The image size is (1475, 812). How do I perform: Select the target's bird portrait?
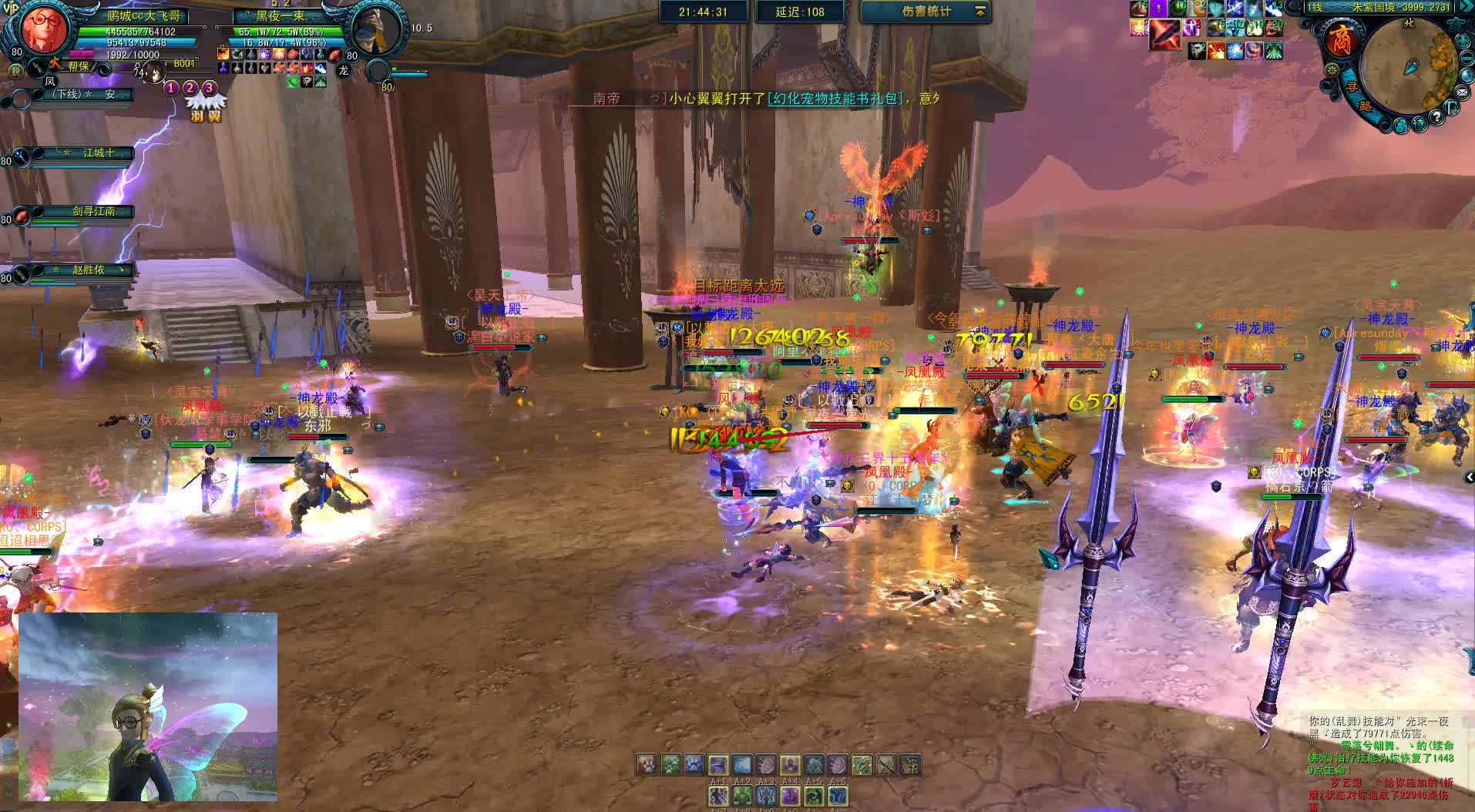pyautogui.click(x=375, y=29)
